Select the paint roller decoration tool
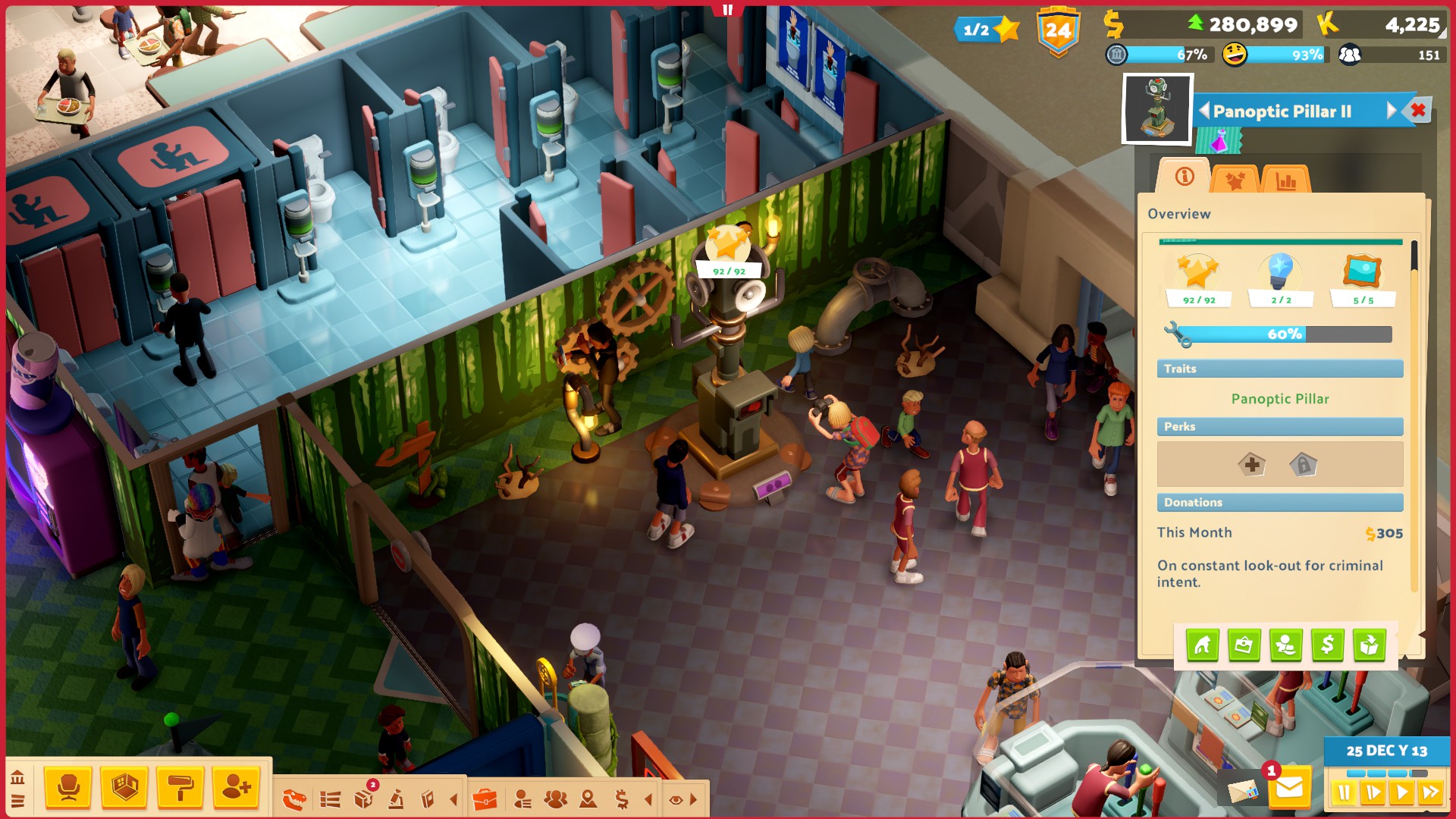This screenshot has height=819, width=1456. coord(180,788)
